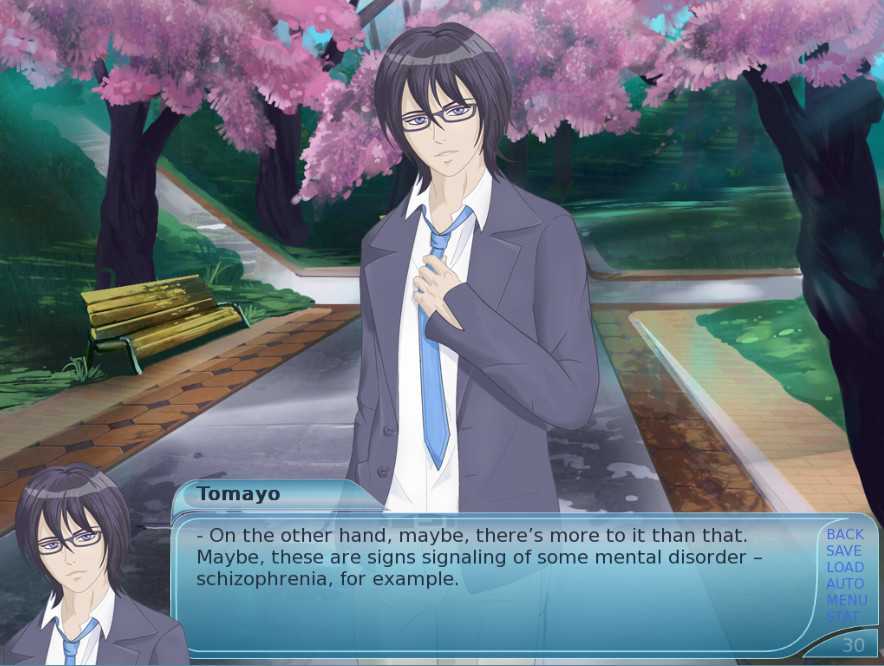Click the BACK button to rewind dialogue
Image resolution: width=884 pixels, height=666 pixels.
tap(844, 535)
